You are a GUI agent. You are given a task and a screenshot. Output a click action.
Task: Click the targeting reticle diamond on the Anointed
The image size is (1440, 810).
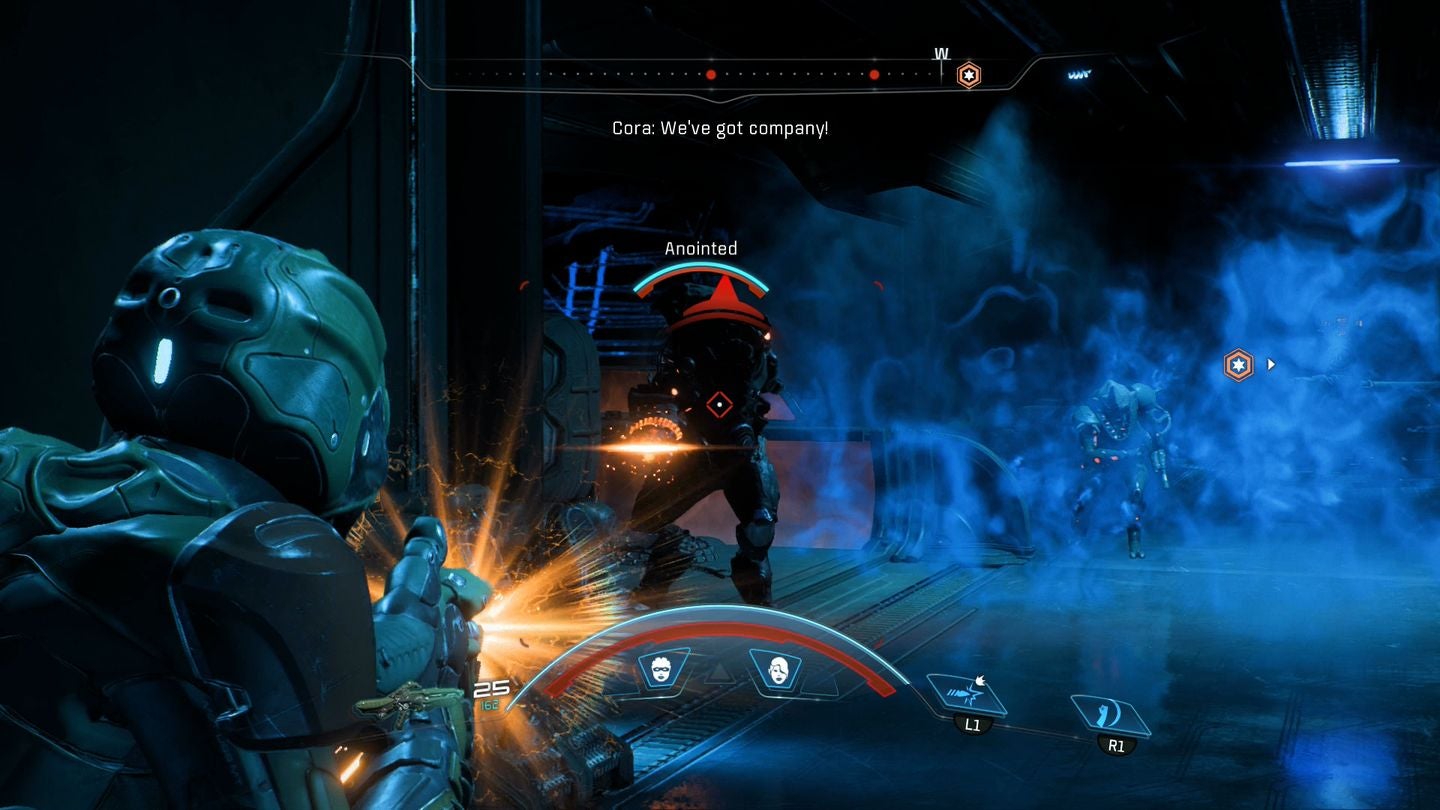718,404
